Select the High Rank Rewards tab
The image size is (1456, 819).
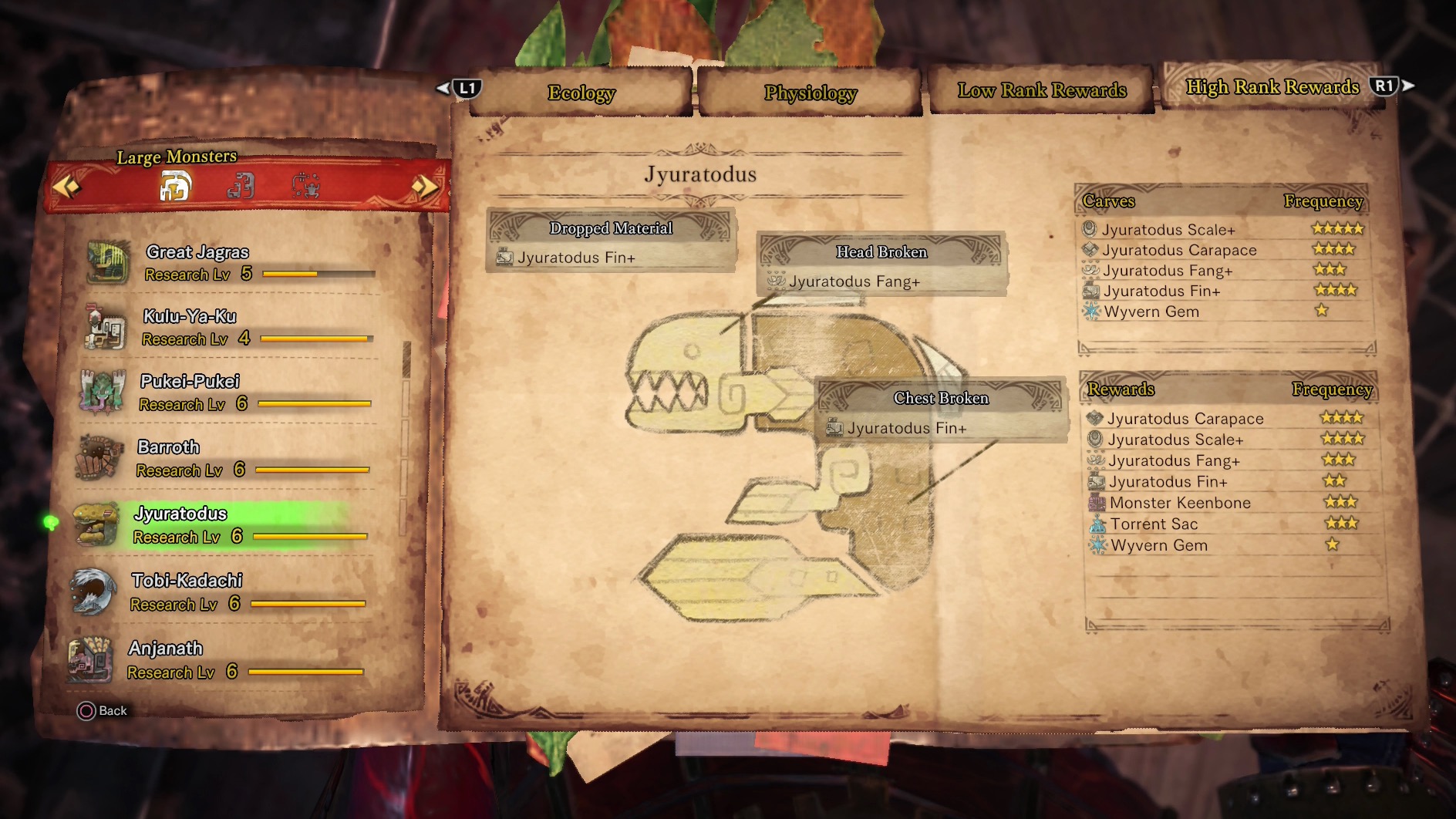(x=1272, y=87)
